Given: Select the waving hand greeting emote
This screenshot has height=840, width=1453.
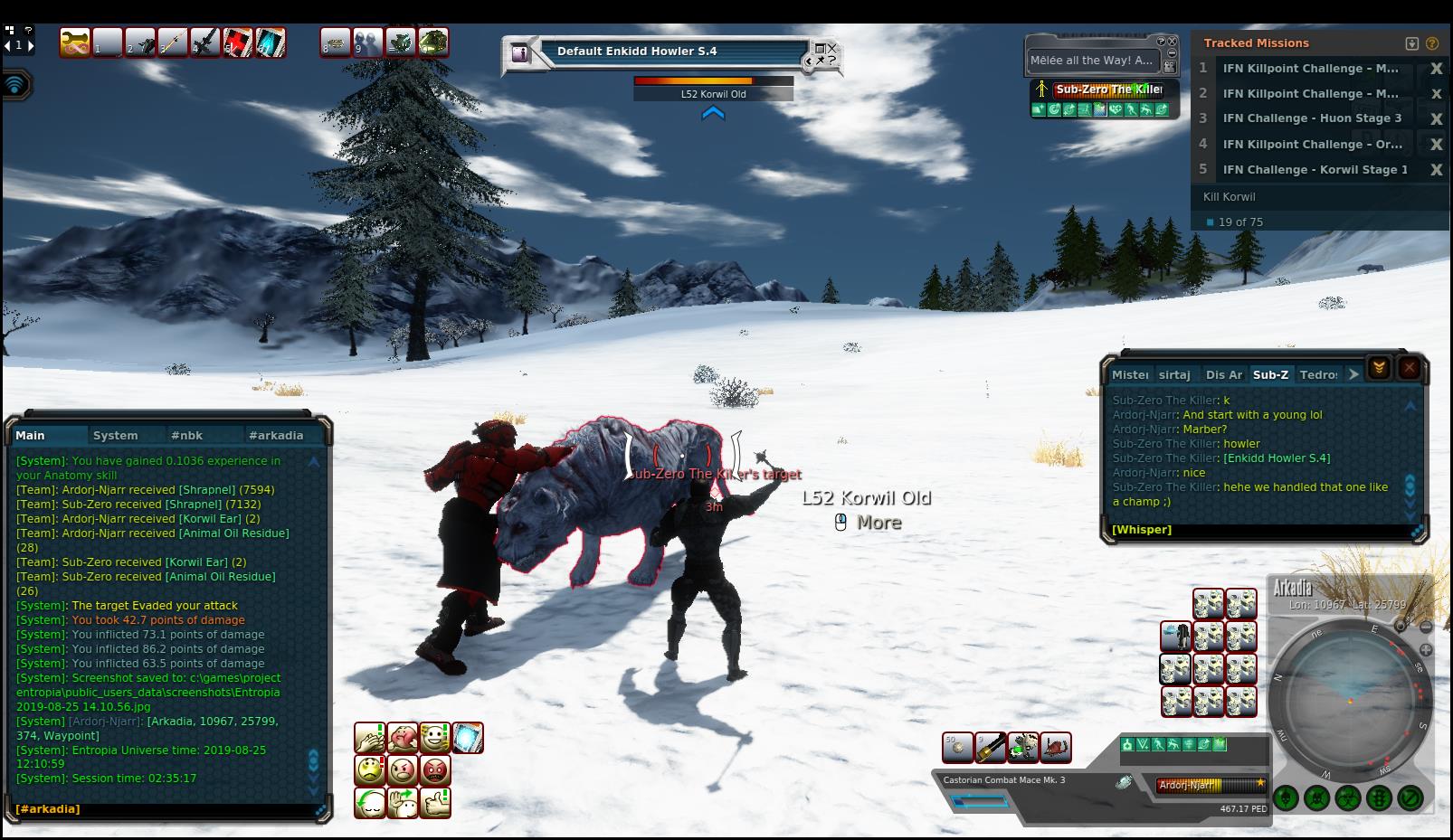Looking at the screenshot, I should pyautogui.click(x=403, y=802).
